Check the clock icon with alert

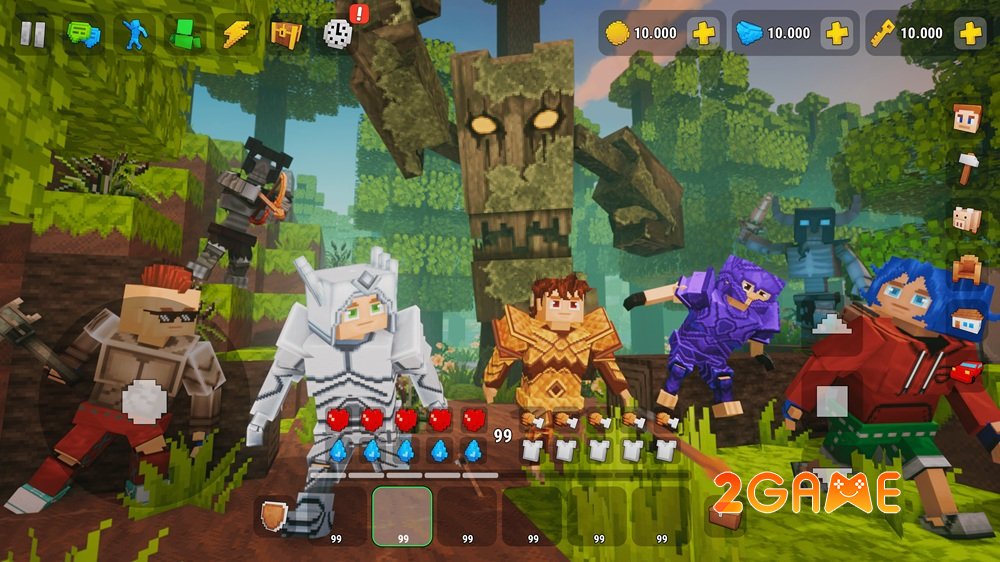coord(338,34)
